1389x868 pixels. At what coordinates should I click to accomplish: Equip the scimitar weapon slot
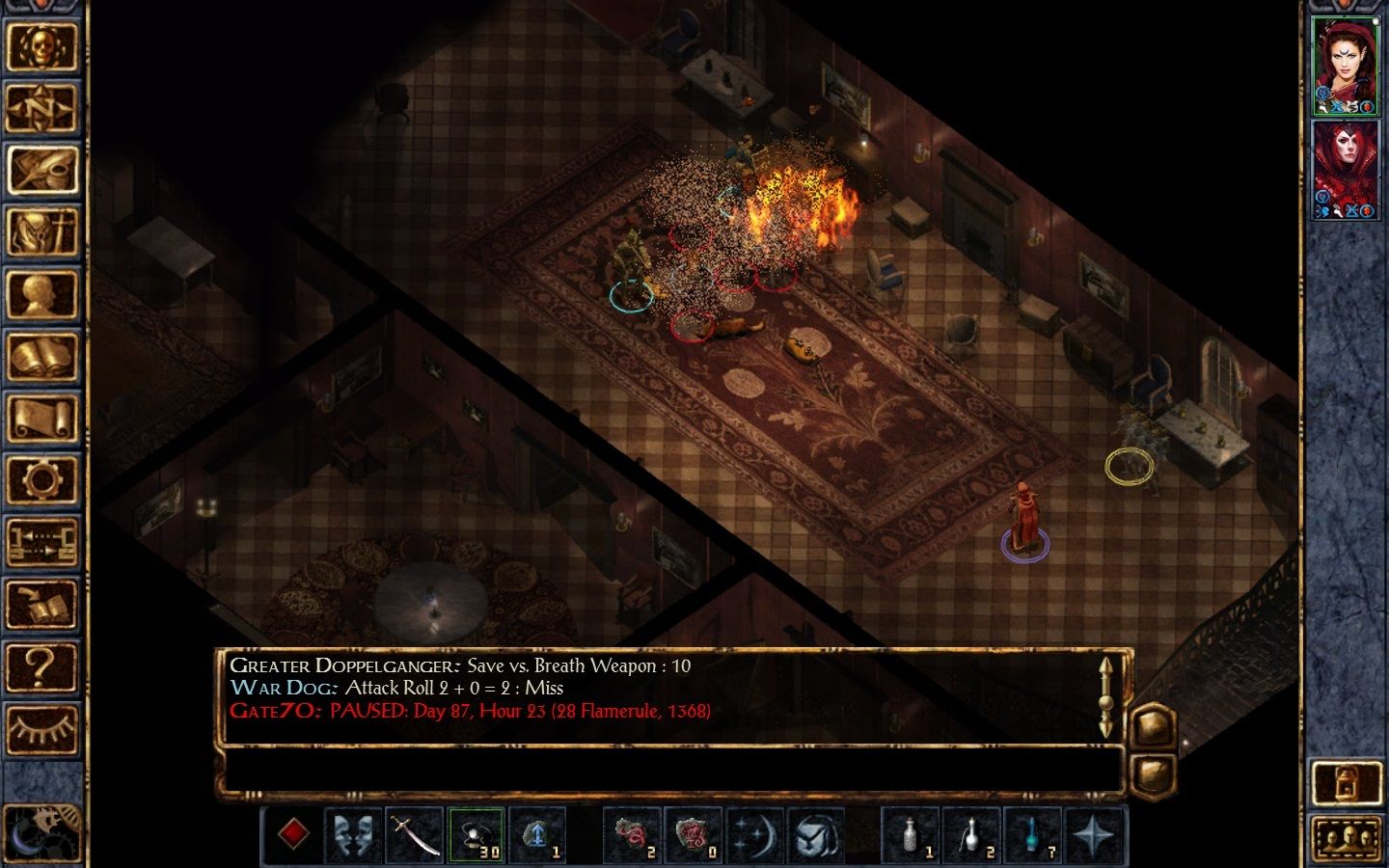click(415, 834)
